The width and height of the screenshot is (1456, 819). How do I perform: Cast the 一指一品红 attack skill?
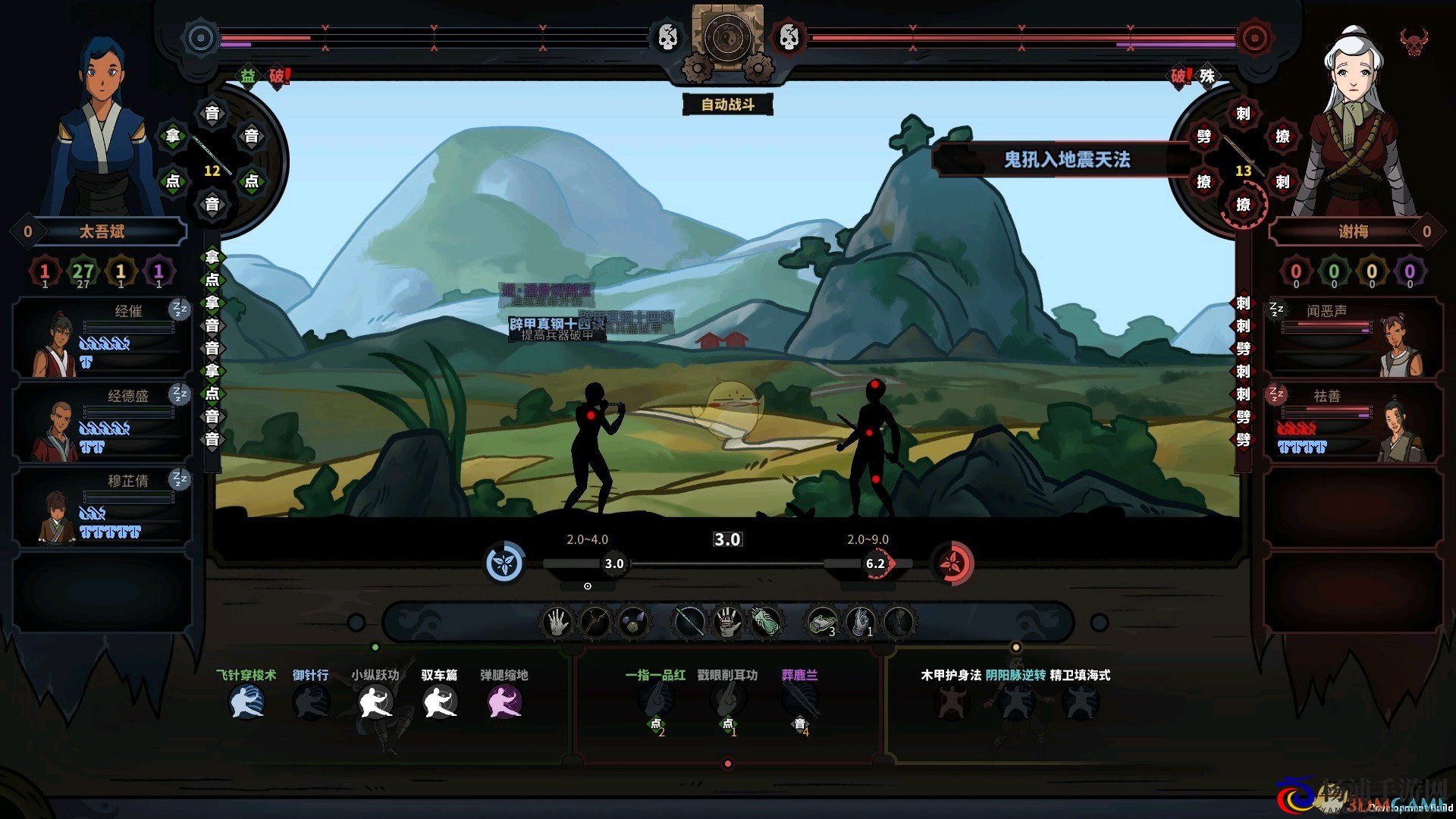[x=655, y=701]
